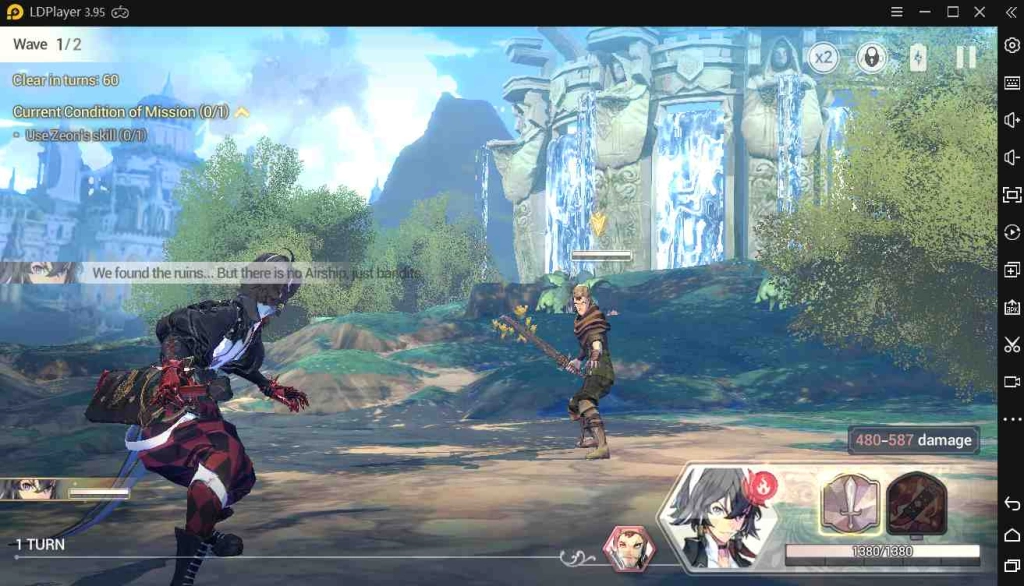Collapse the Current Condition of Mission arrow
This screenshot has width=1024, height=586.
(x=241, y=112)
